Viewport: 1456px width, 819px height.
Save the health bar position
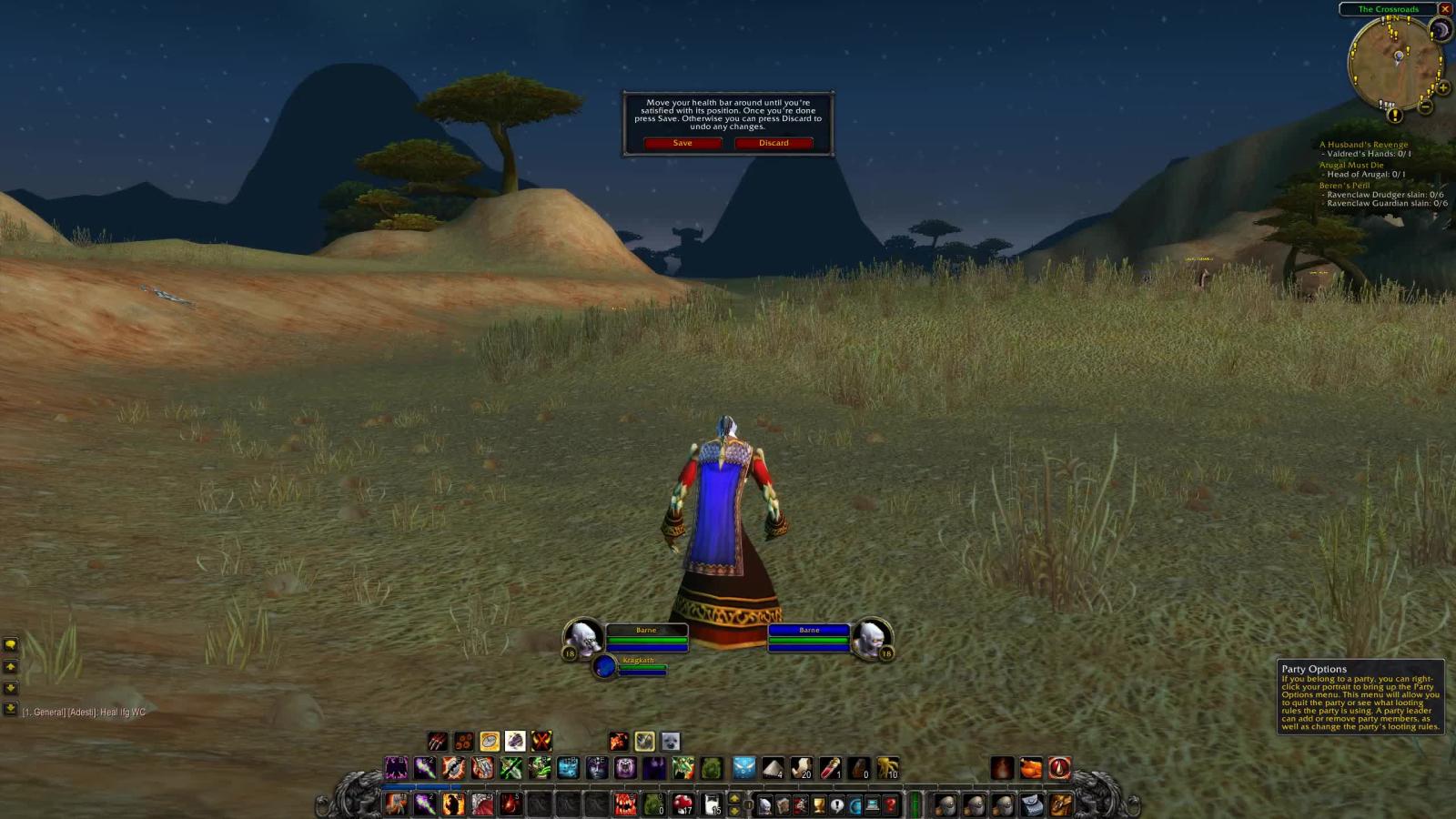682,143
